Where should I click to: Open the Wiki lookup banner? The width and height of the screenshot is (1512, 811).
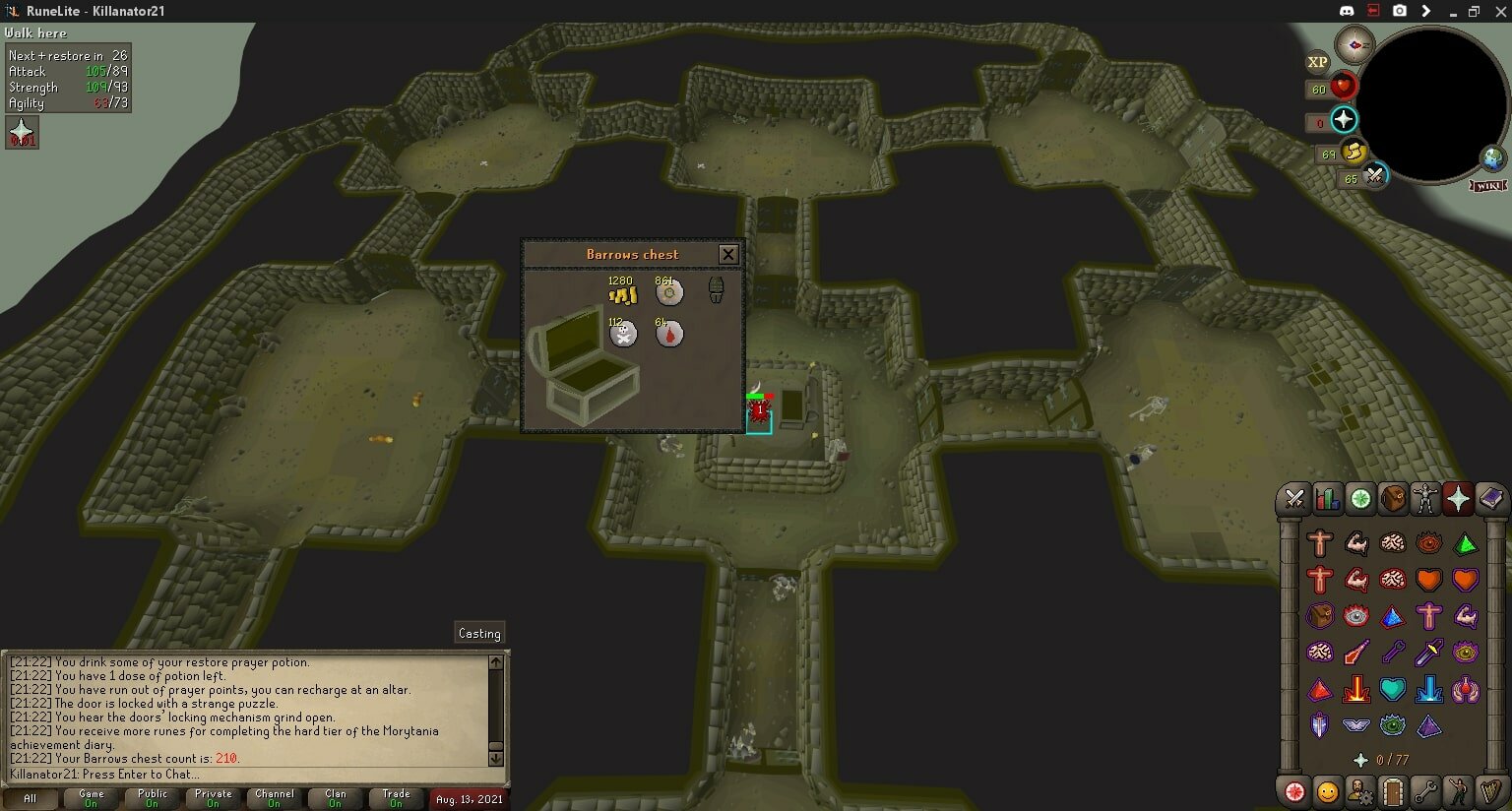pyautogui.click(x=1488, y=185)
